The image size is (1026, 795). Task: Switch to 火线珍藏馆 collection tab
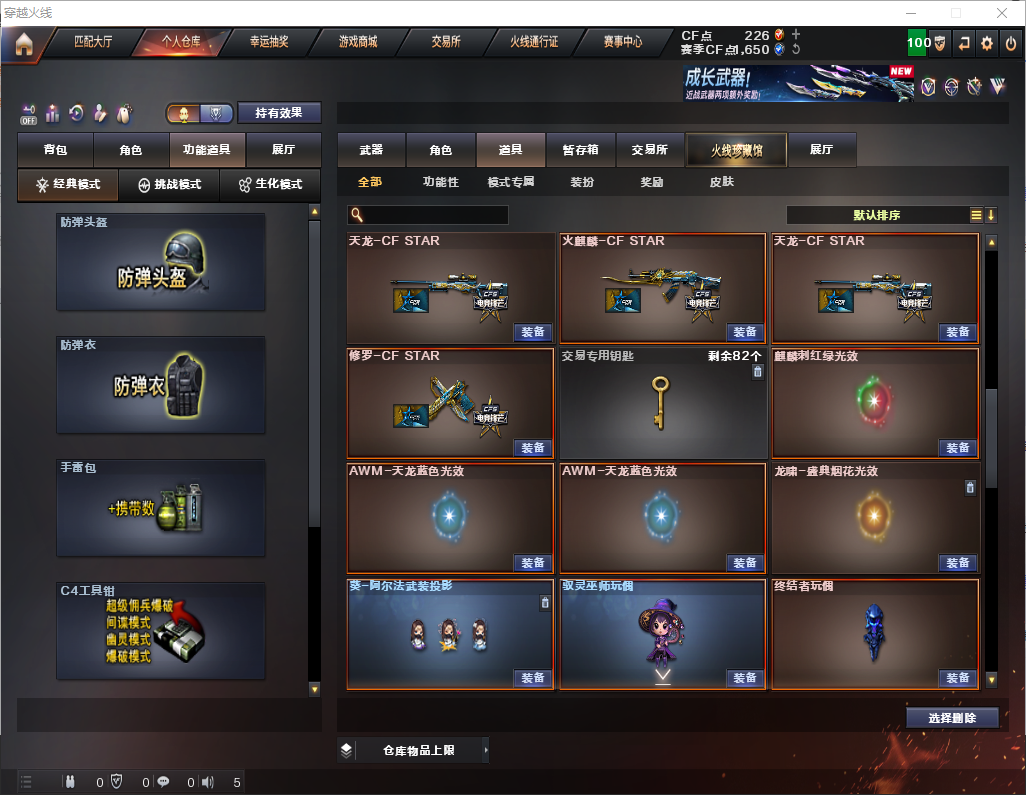pyautogui.click(x=736, y=150)
